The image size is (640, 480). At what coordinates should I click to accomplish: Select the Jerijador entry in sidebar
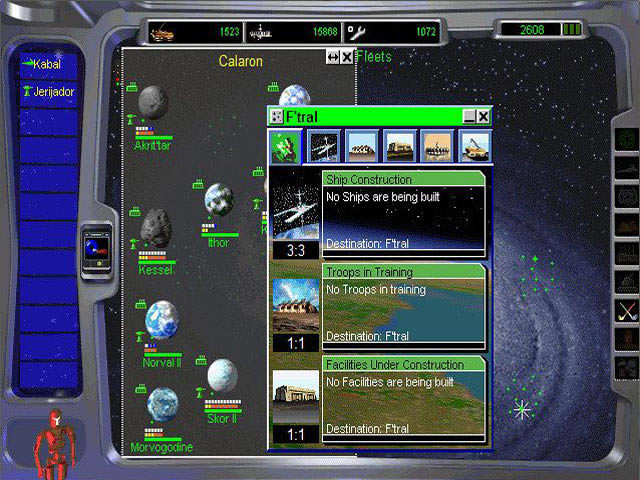48,91
